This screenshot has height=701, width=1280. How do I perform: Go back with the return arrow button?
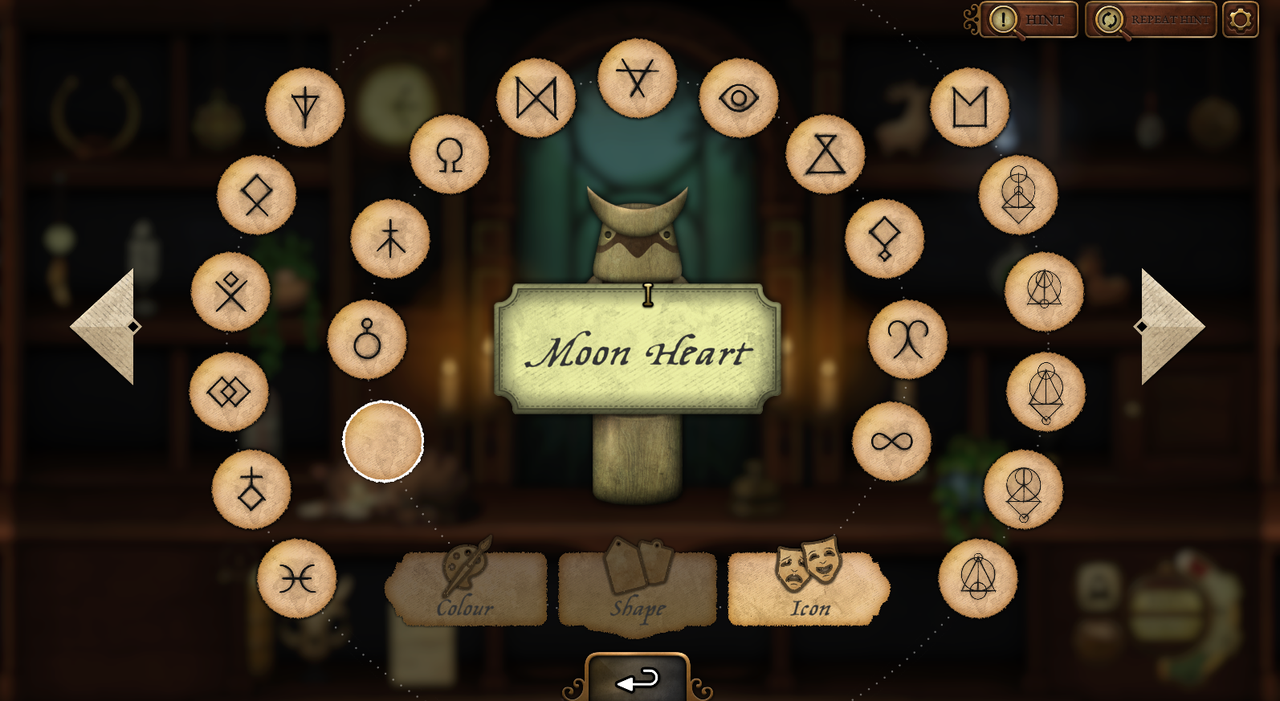click(638, 681)
